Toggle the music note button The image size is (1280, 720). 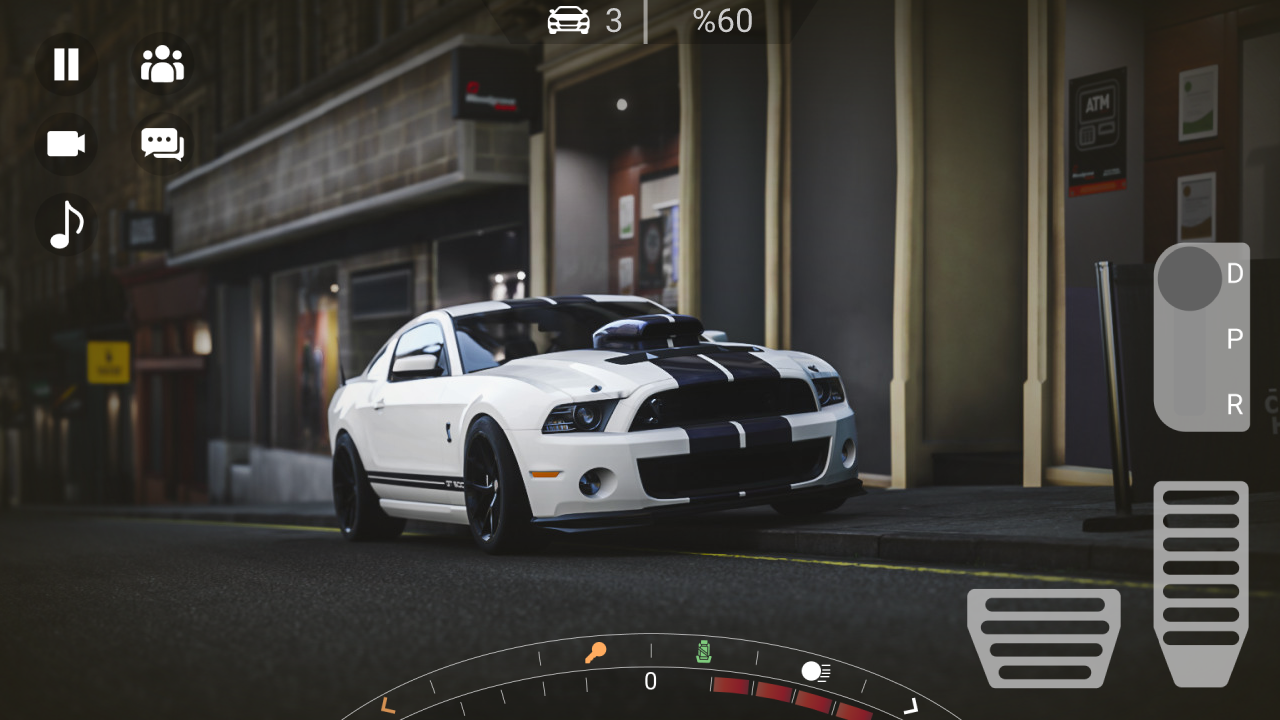coord(66,224)
